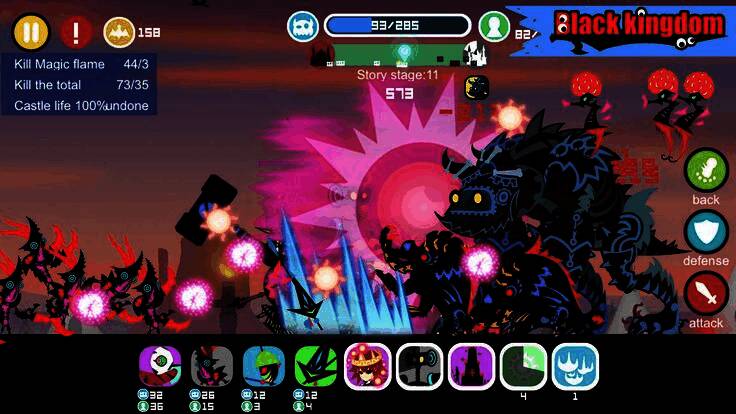Pause the game with the orange pause button
The width and height of the screenshot is (736, 414).
pos(31,32)
